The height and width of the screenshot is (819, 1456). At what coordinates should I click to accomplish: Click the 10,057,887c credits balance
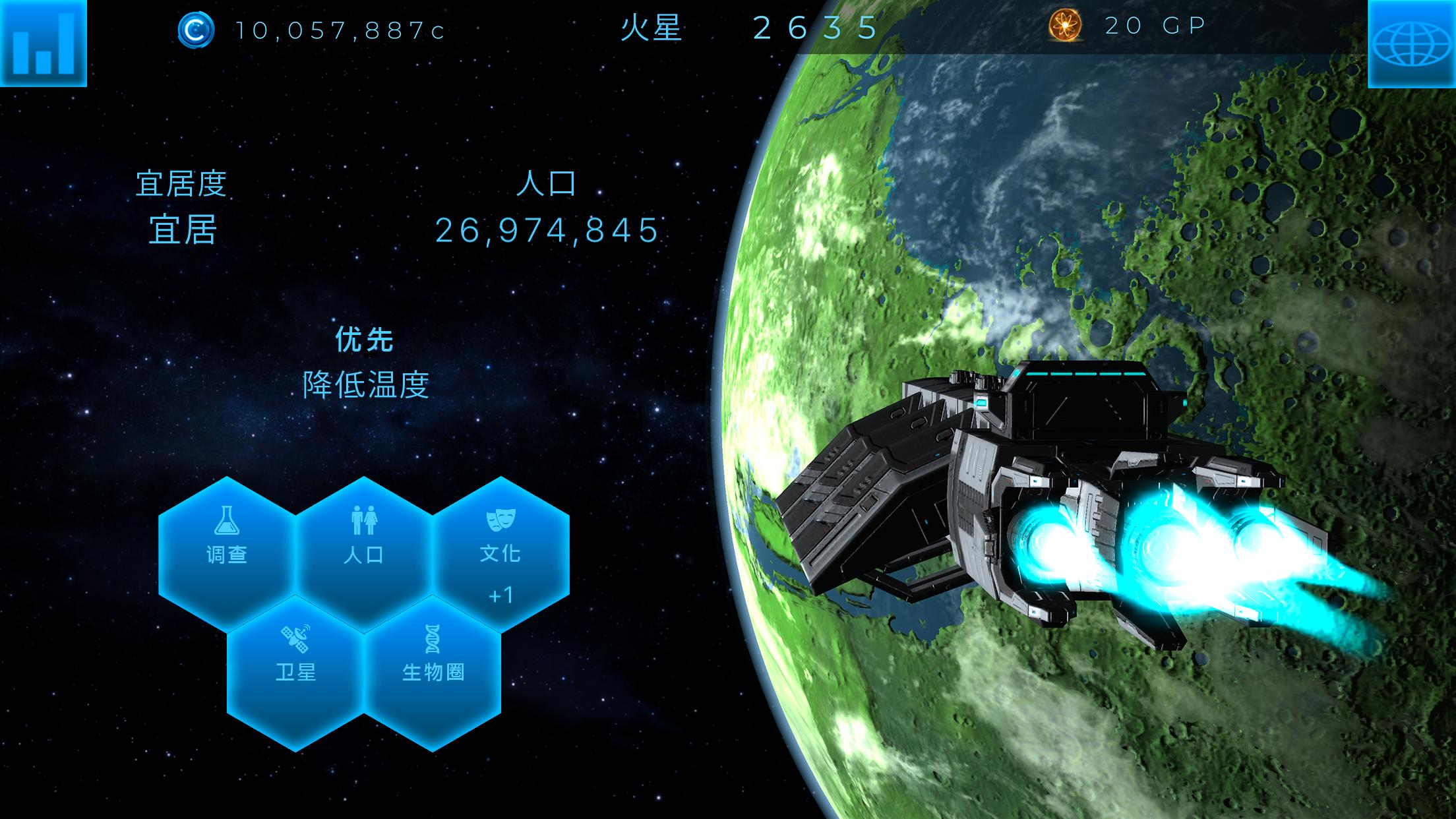point(336,30)
